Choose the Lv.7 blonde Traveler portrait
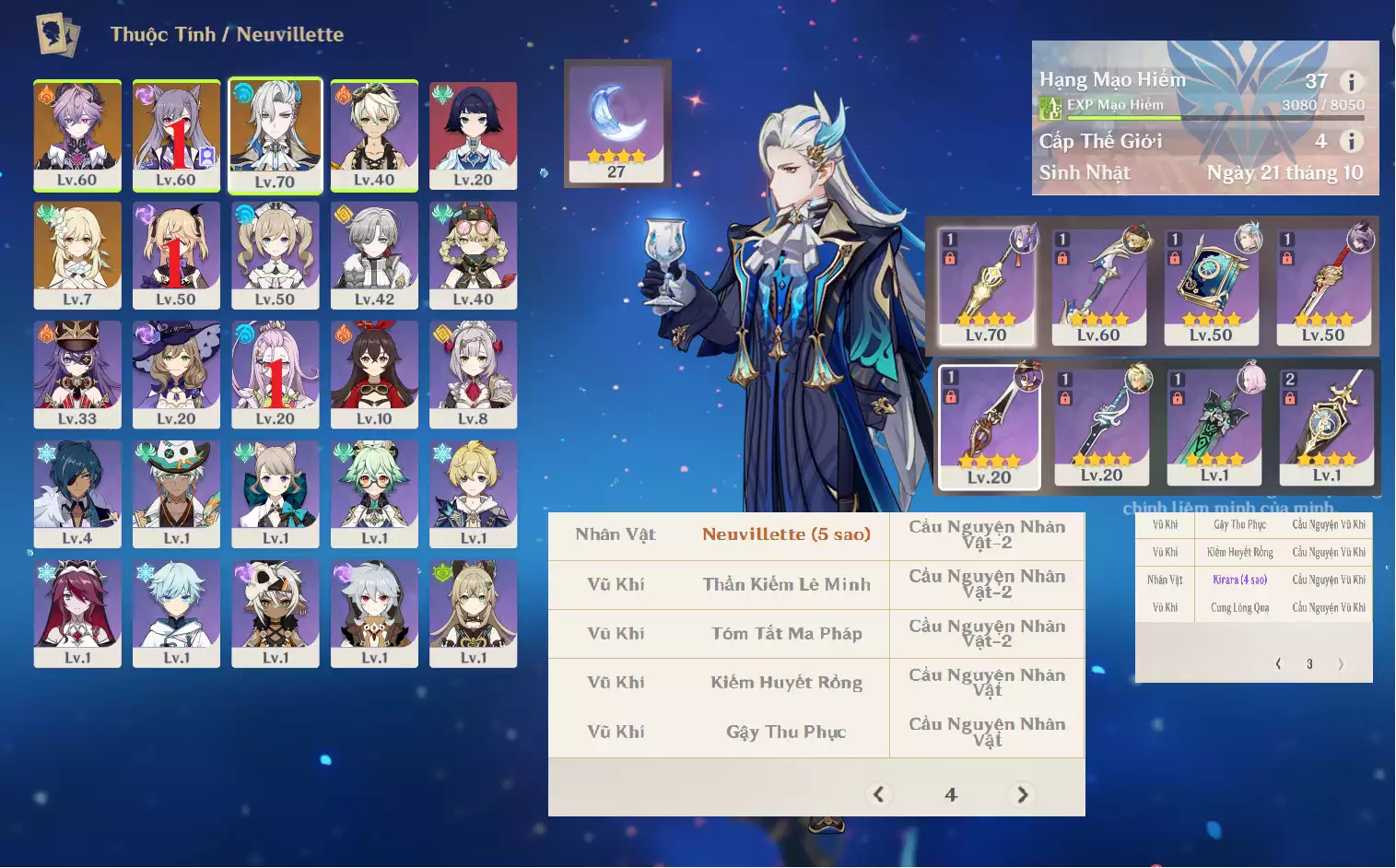Screen dimensions: 1396x868 [x=77, y=254]
